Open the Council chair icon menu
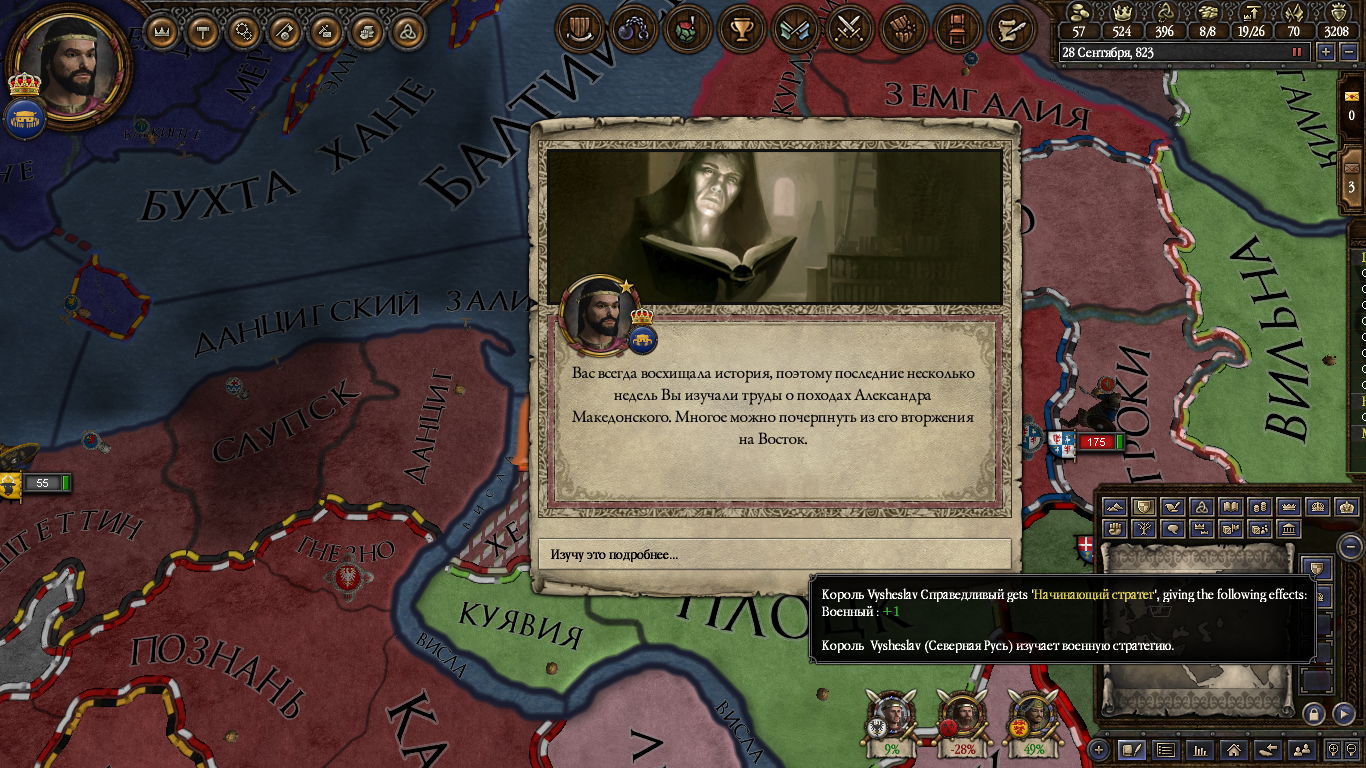The image size is (1366, 768). point(957,29)
